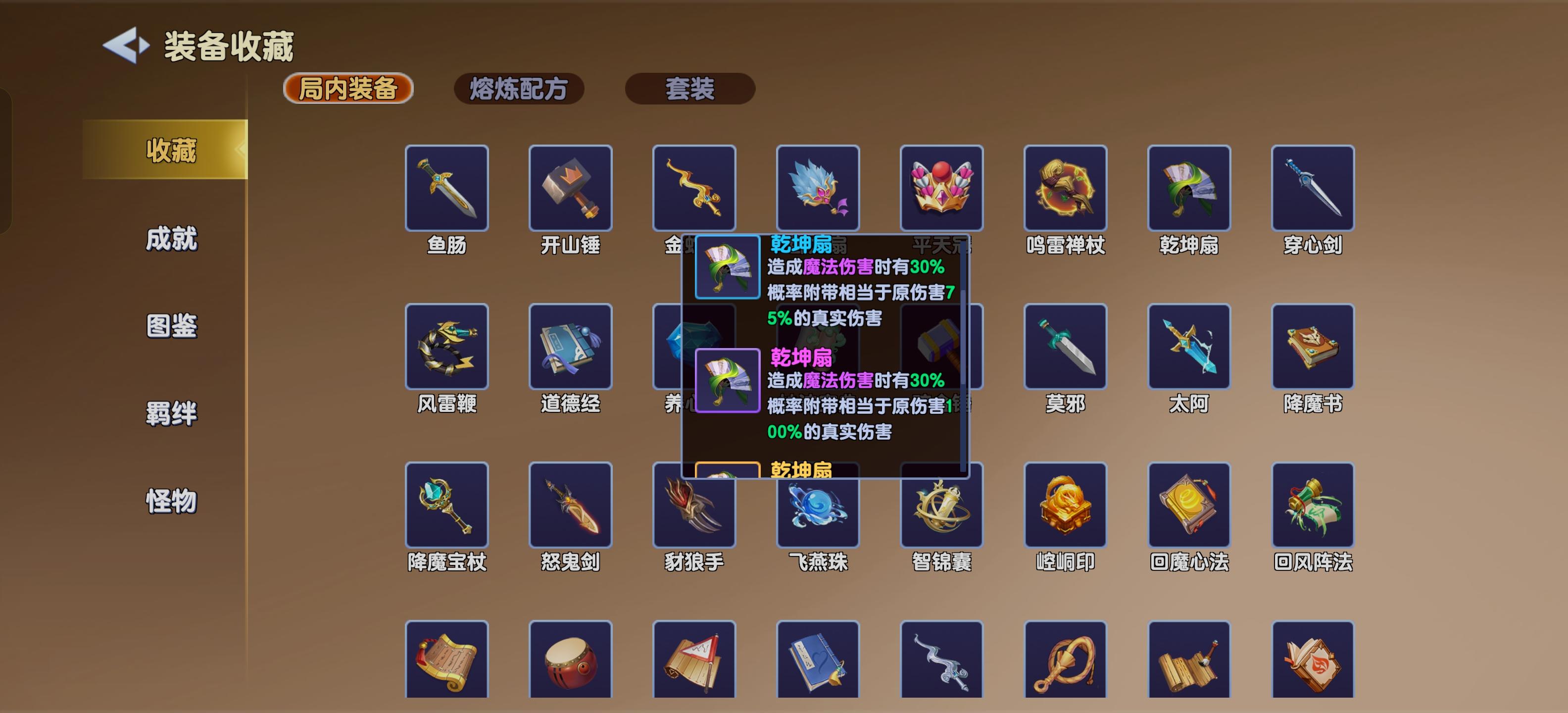Open the 羁绊 section in sidebar

click(172, 414)
